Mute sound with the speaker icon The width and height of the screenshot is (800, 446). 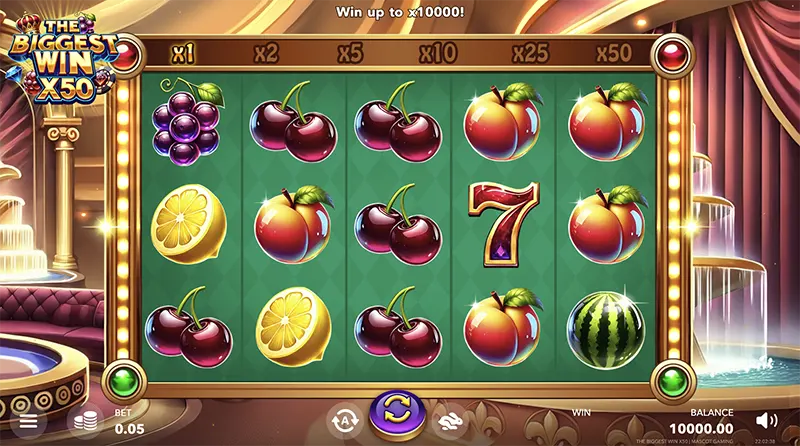(x=767, y=420)
